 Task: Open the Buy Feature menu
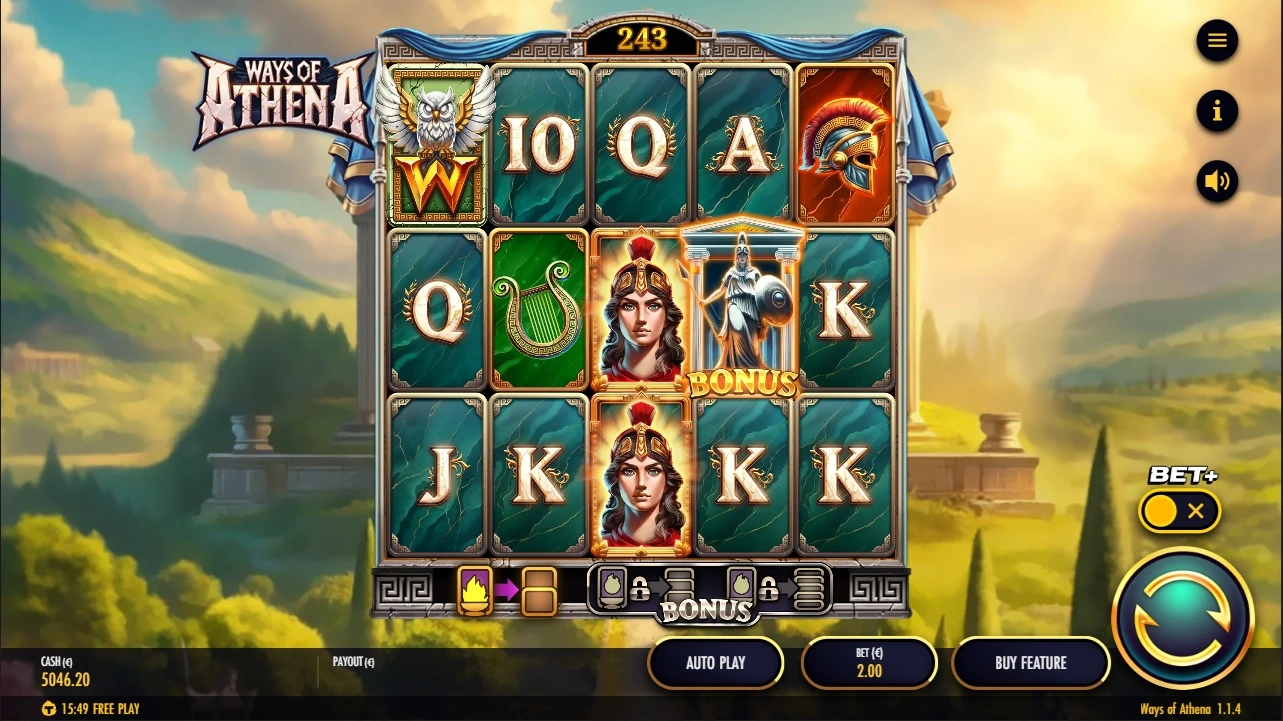click(1030, 662)
